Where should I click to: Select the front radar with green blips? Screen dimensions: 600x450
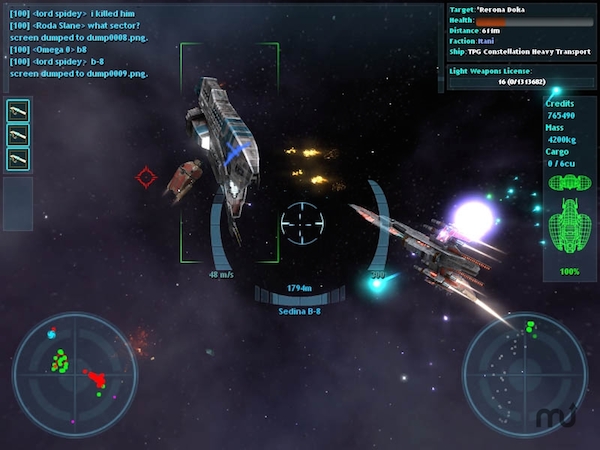74,374
